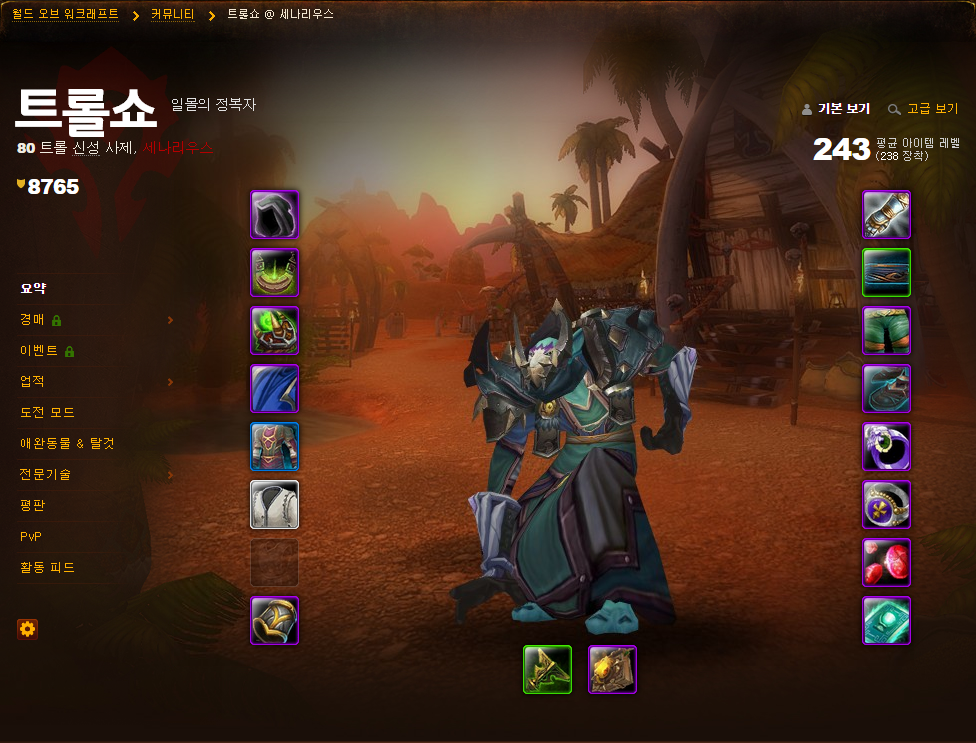Select the blue cloak equipment slot
The height and width of the screenshot is (743, 976).
click(x=274, y=389)
